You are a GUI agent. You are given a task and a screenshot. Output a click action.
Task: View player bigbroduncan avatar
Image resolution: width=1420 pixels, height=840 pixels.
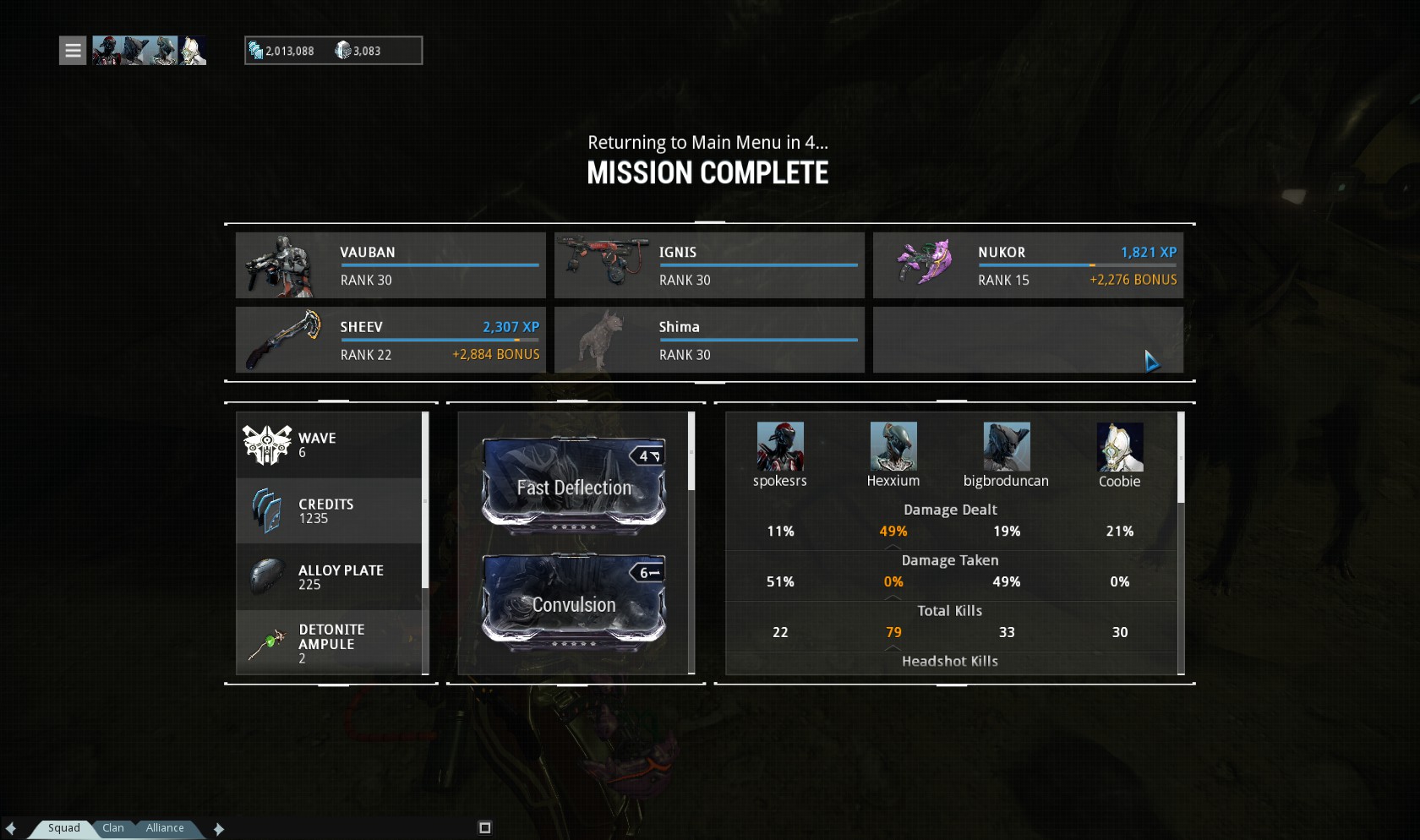point(1007,447)
